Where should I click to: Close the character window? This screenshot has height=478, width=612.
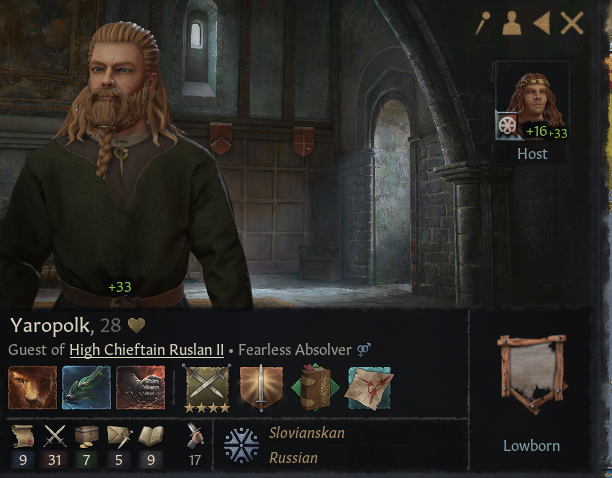572,24
